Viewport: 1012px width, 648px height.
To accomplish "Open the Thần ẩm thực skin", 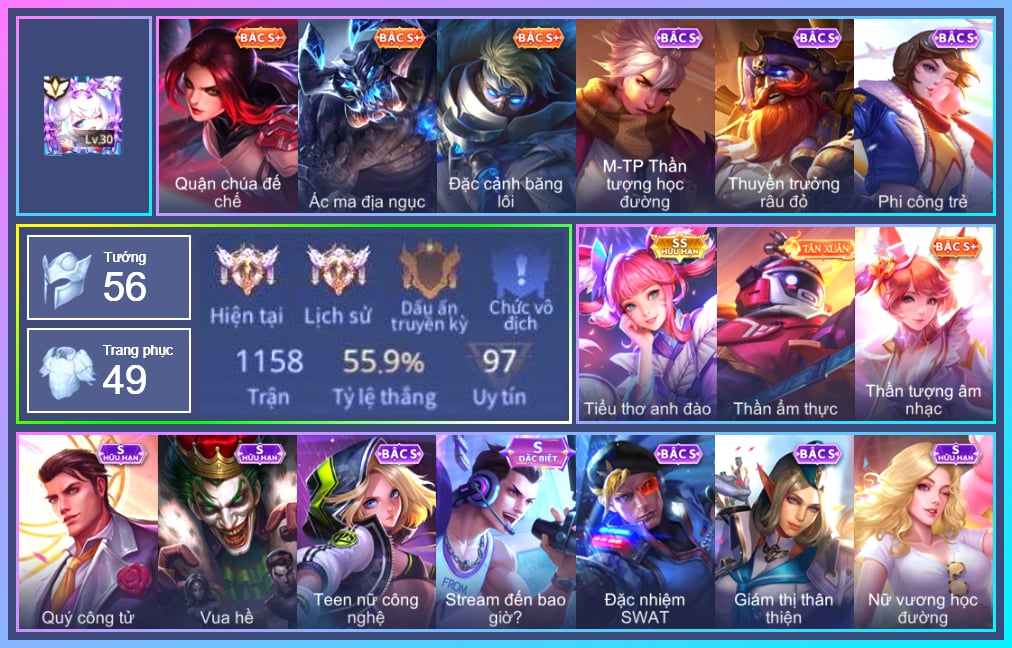I will 785,323.
